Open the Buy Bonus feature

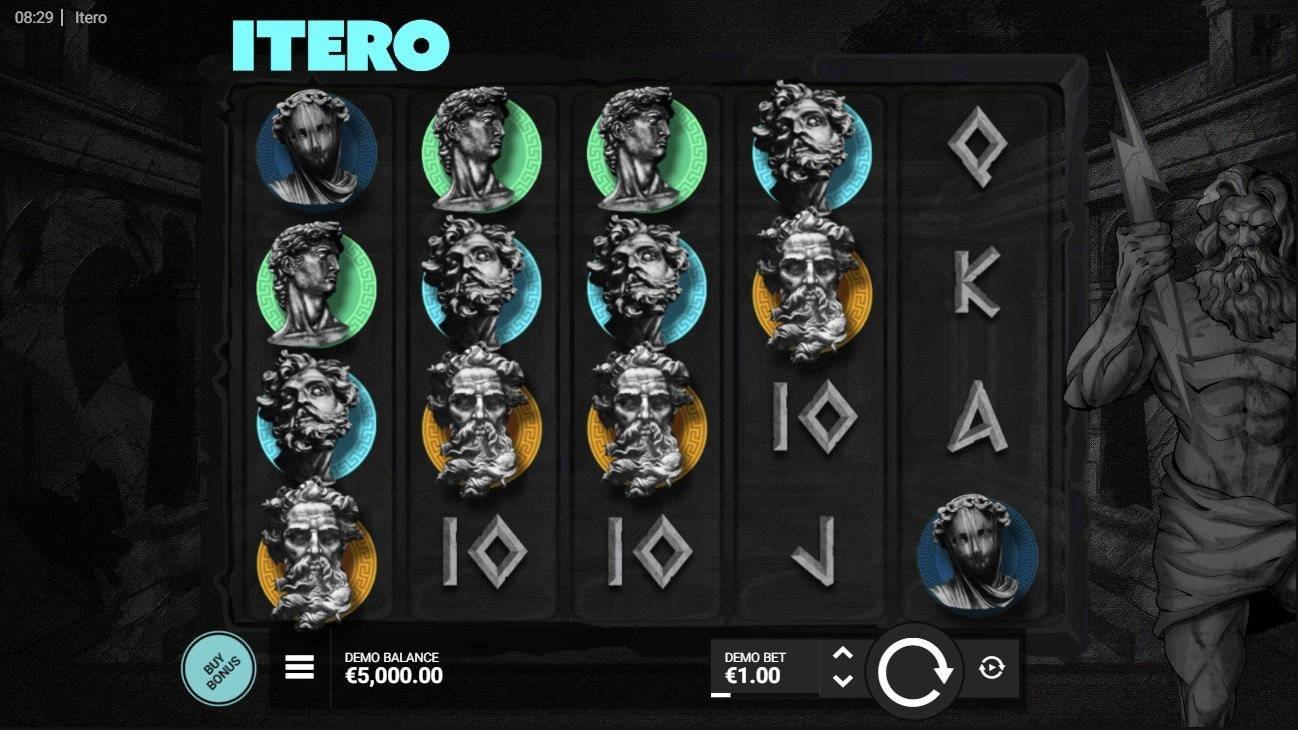[218, 669]
